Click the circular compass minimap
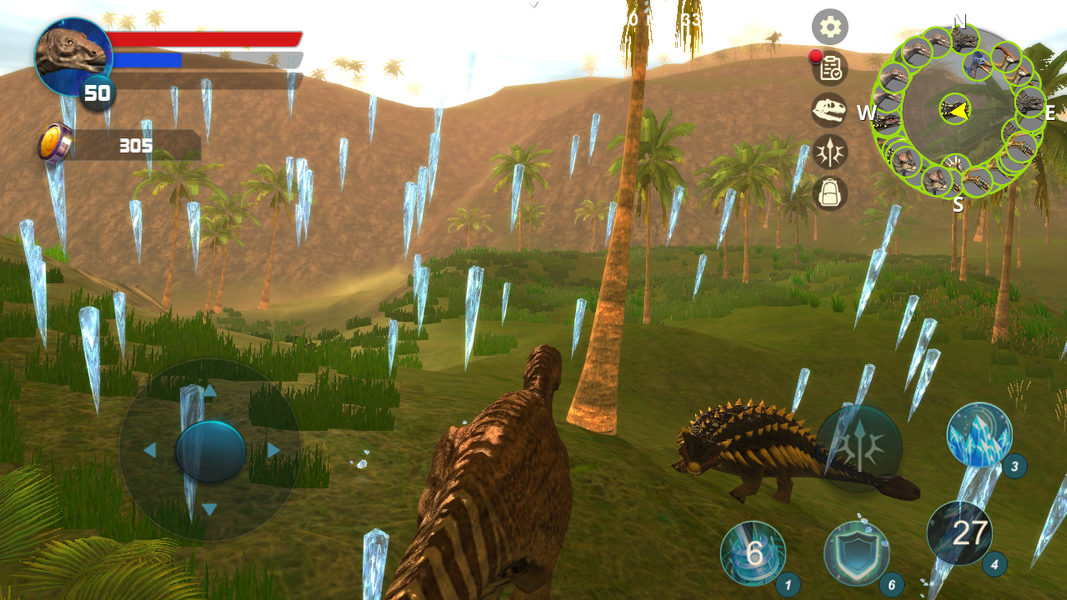This screenshot has width=1067, height=600. (954, 110)
